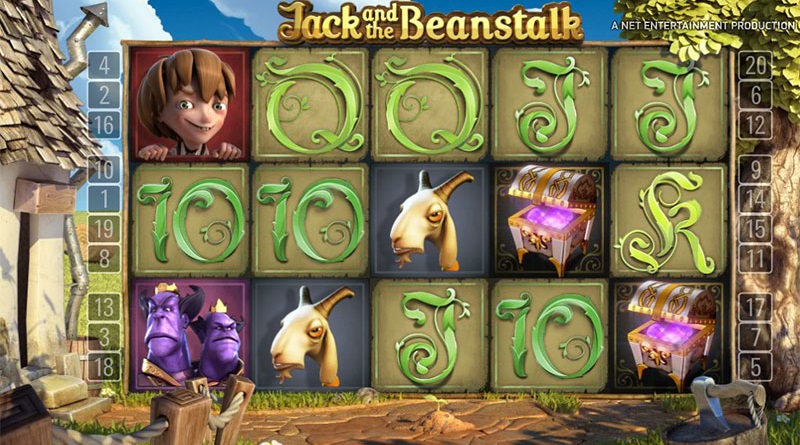
Task: Select the payline 17 marker
Action: click(756, 306)
